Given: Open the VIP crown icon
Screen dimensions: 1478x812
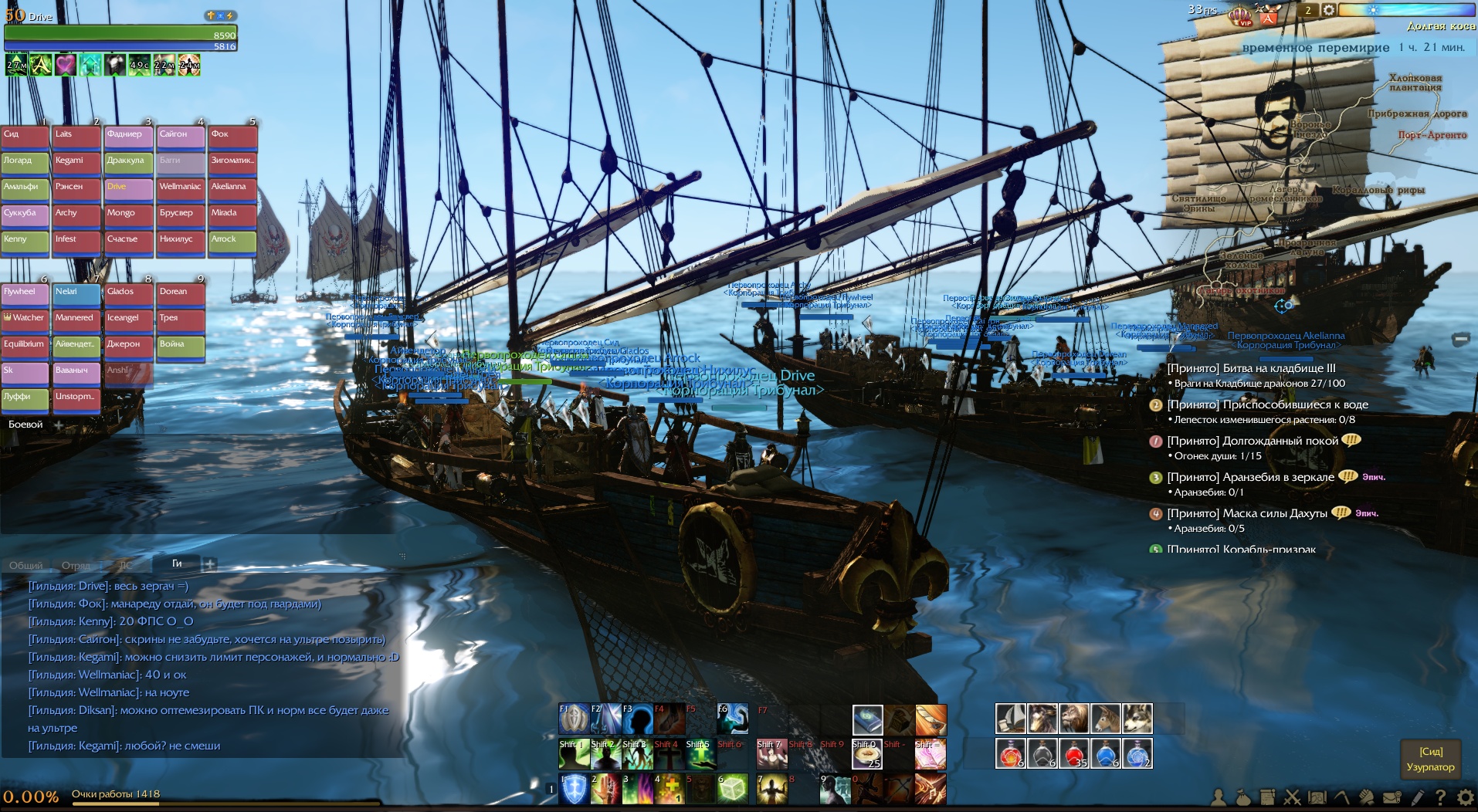Looking at the screenshot, I should (x=1241, y=15).
